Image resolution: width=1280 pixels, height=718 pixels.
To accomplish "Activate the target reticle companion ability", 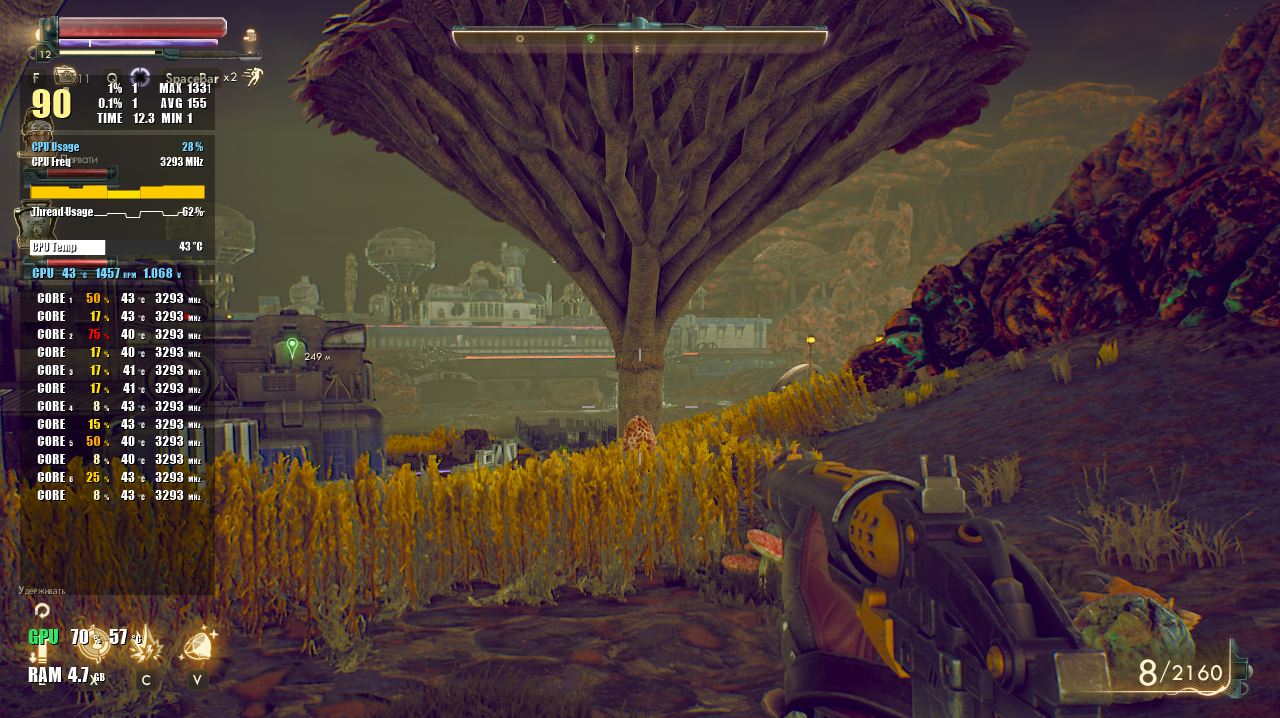I will tap(94, 643).
